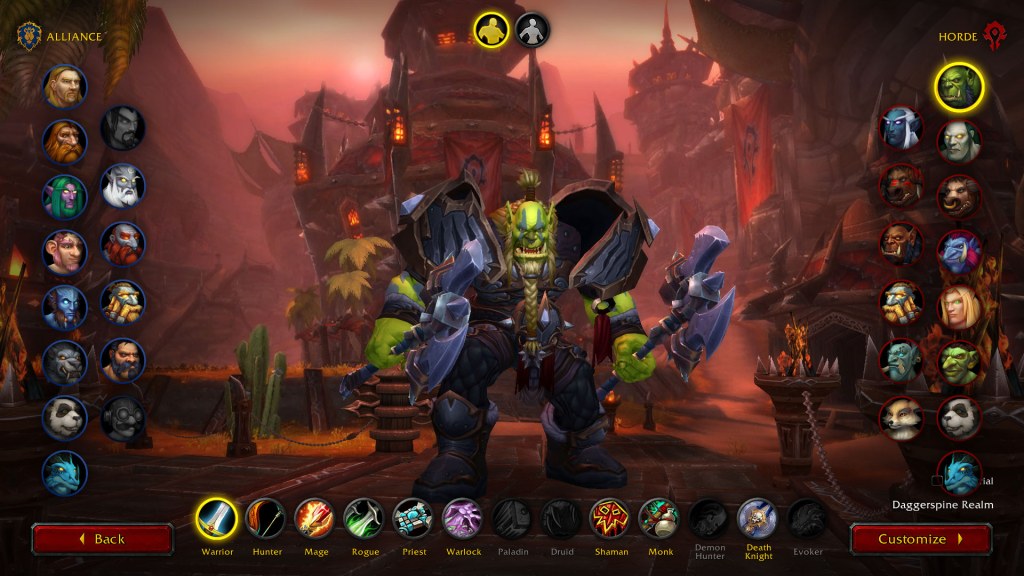The height and width of the screenshot is (576, 1024).
Task: Select the Rogue class
Action: tap(364, 519)
